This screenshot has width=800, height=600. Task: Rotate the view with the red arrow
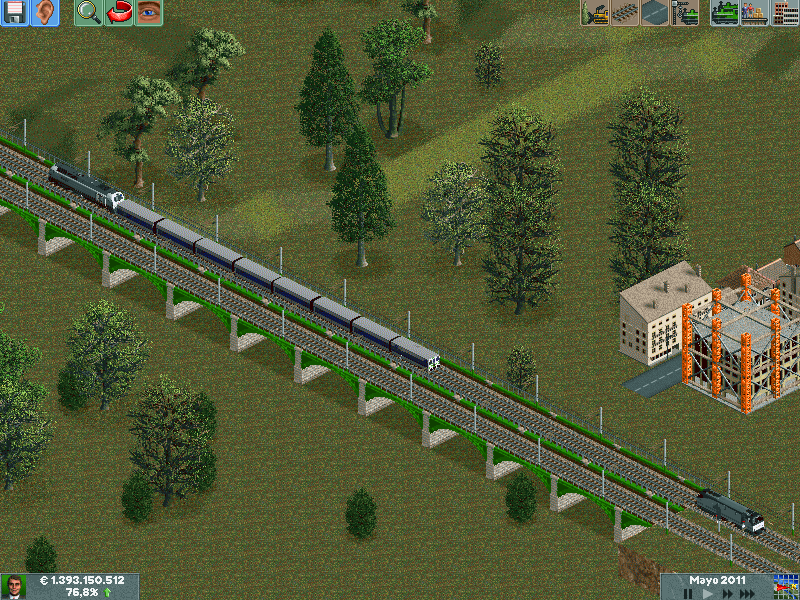(119, 13)
